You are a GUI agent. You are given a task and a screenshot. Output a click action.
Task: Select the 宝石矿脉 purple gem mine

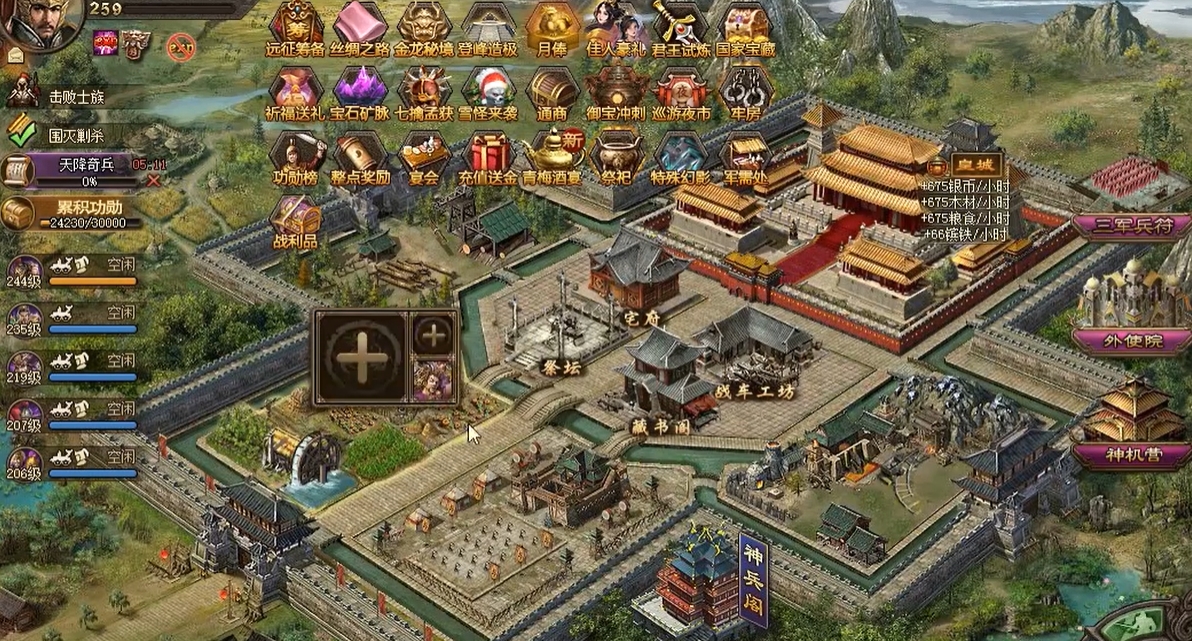[x=360, y=90]
